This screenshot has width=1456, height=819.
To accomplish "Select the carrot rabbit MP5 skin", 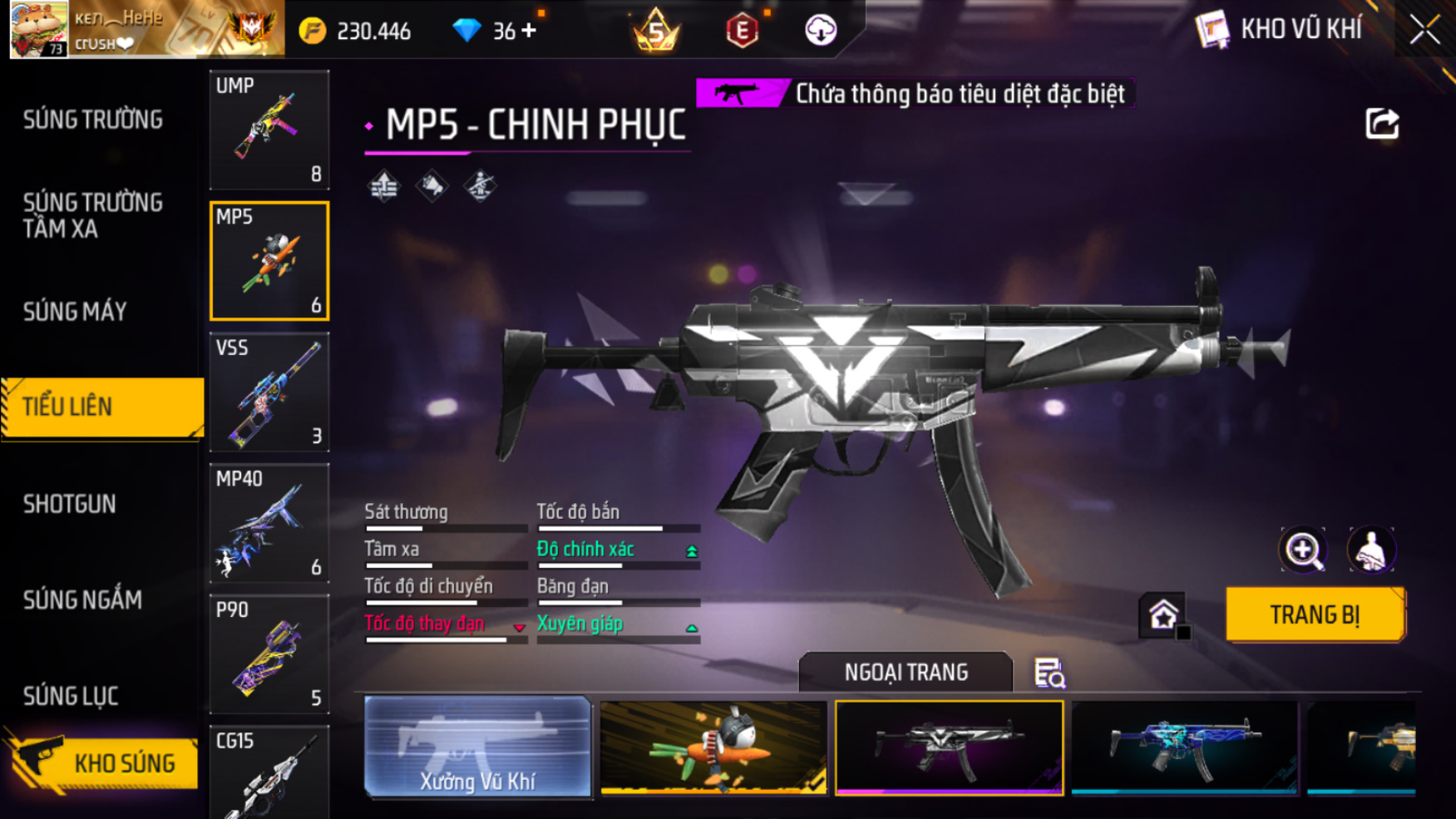I will click(713, 747).
